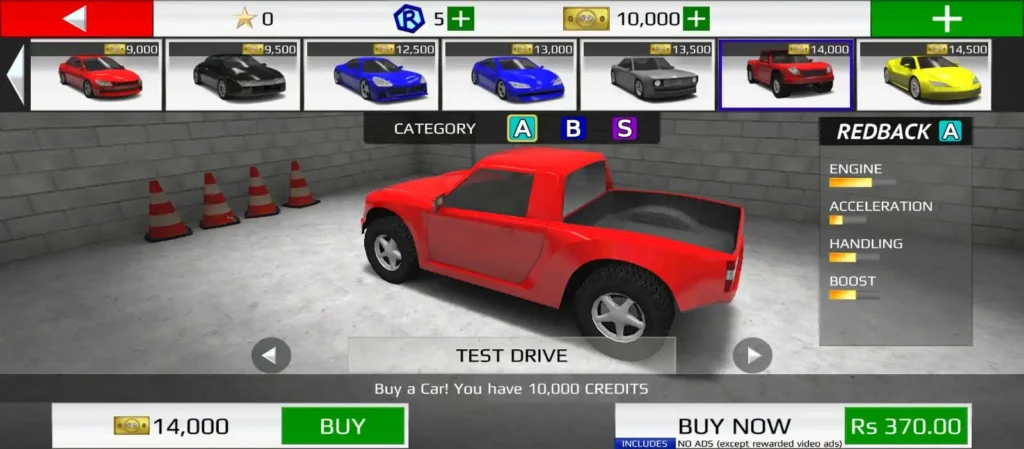This screenshot has width=1024, height=449.
Task: Select the red 14,000 pickup truck thumbnail
Action: pos(786,75)
